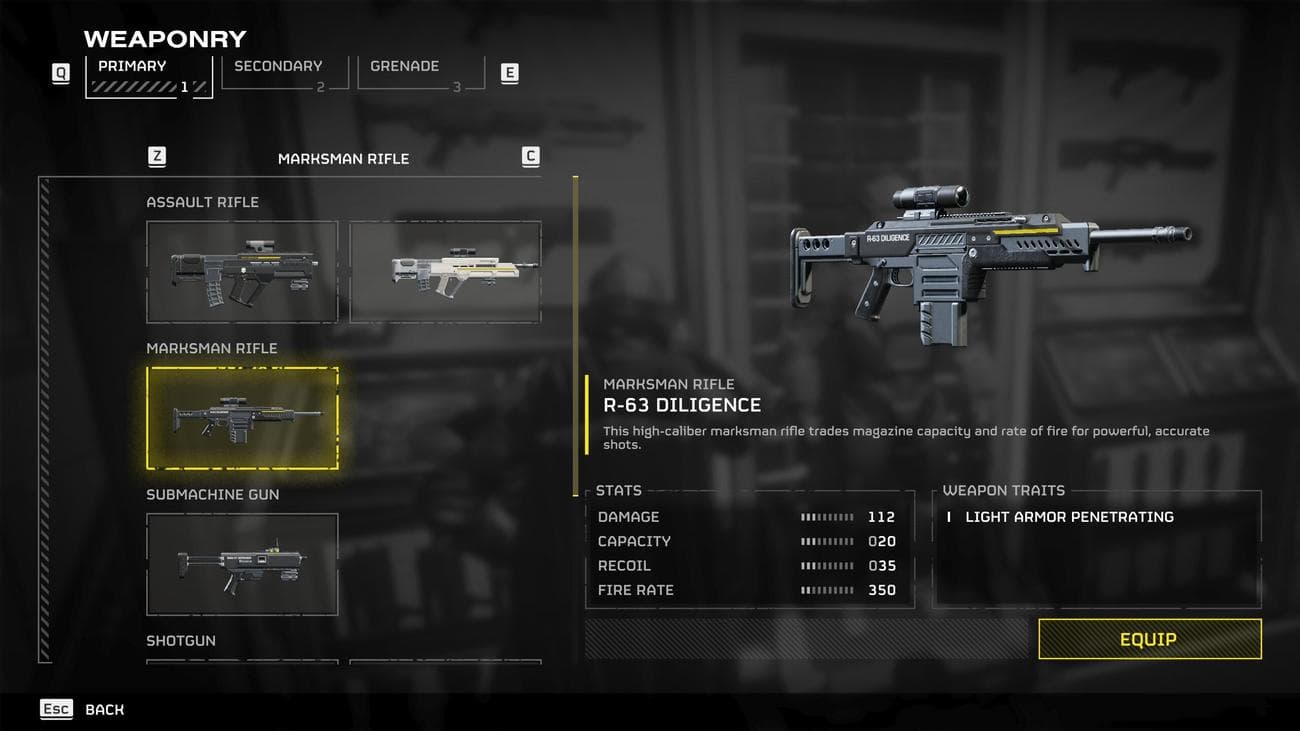1300x731 pixels.
Task: Pick the submachine gun thumbnail
Action: coord(242,563)
